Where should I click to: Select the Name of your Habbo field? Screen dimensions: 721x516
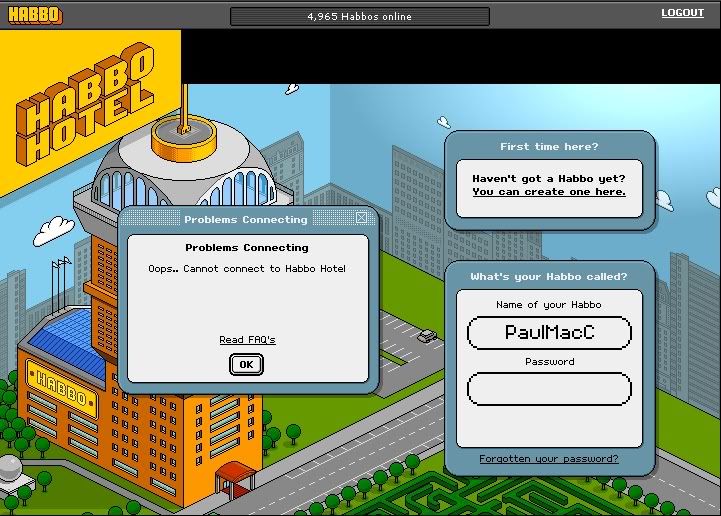pyautogui.click(x=549, y=332)
